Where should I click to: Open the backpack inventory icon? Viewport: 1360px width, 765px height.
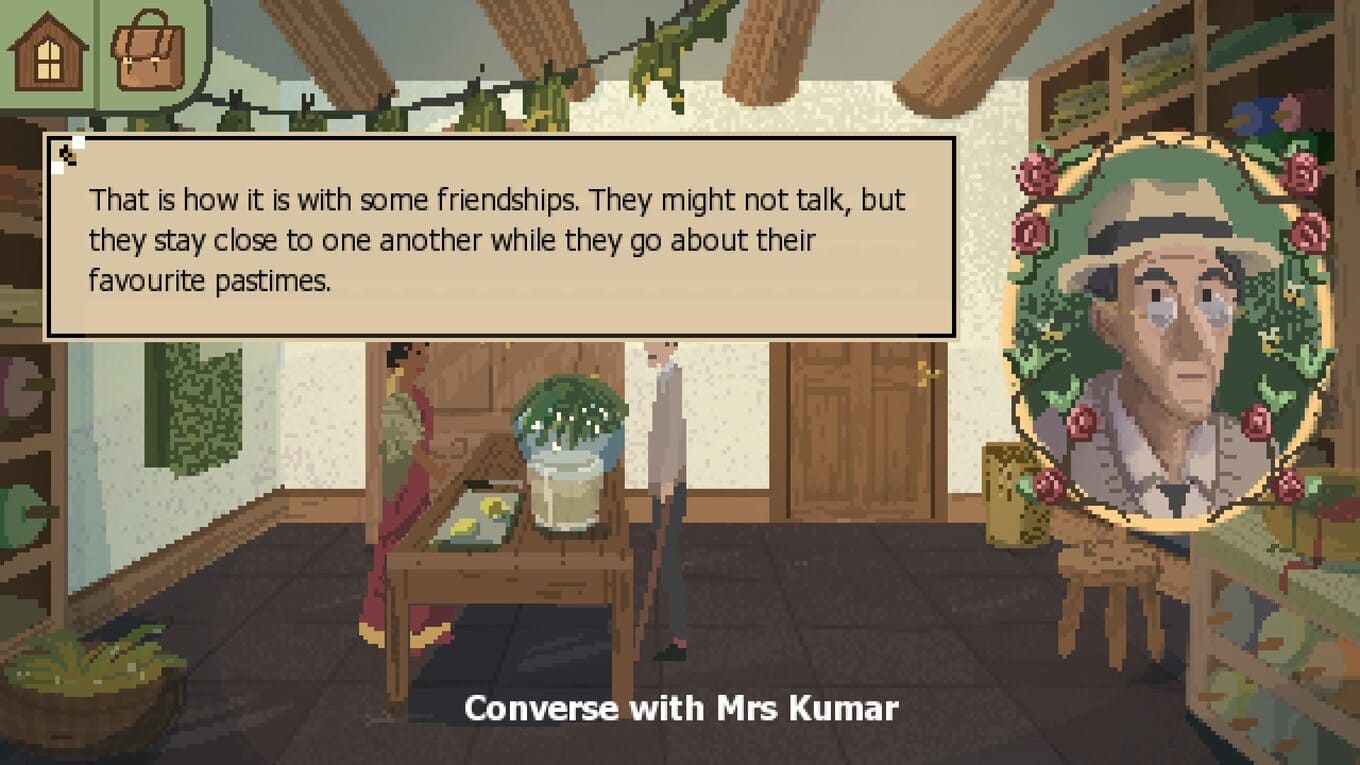pyautogui.click(x=148, y=55)
